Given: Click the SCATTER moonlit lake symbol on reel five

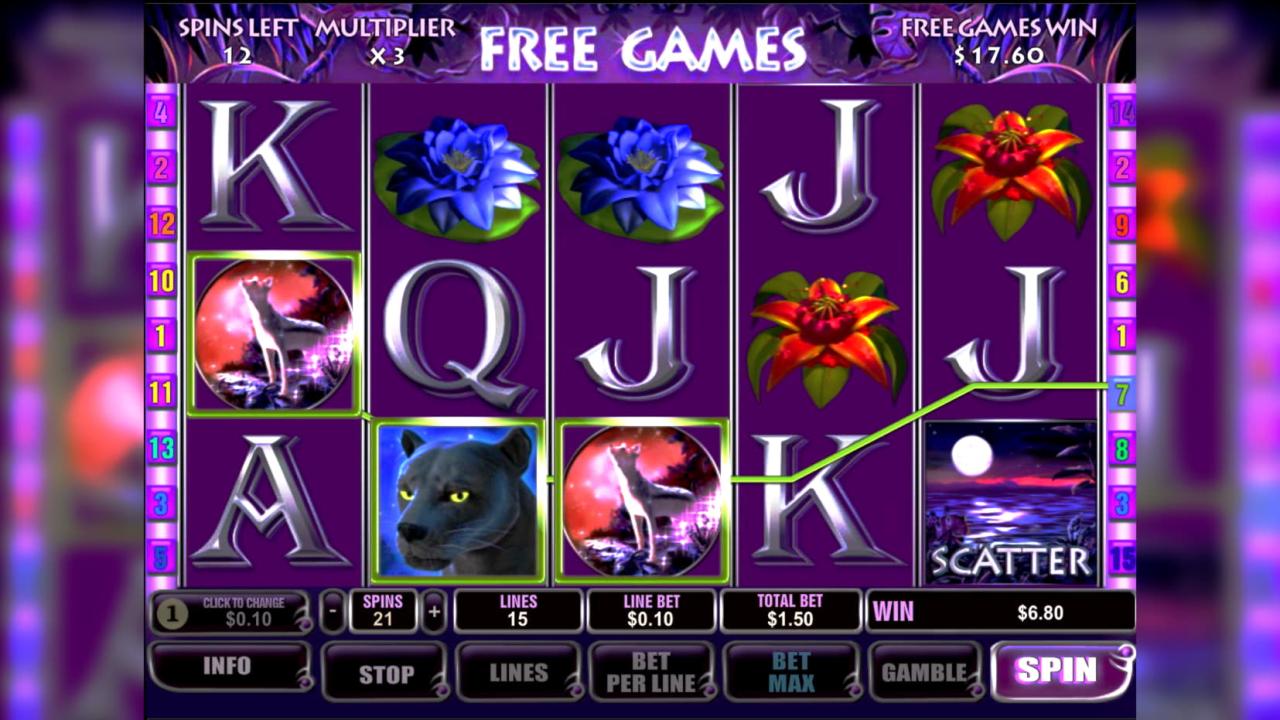Looking at the screenshot, I should pos(1012,500).
